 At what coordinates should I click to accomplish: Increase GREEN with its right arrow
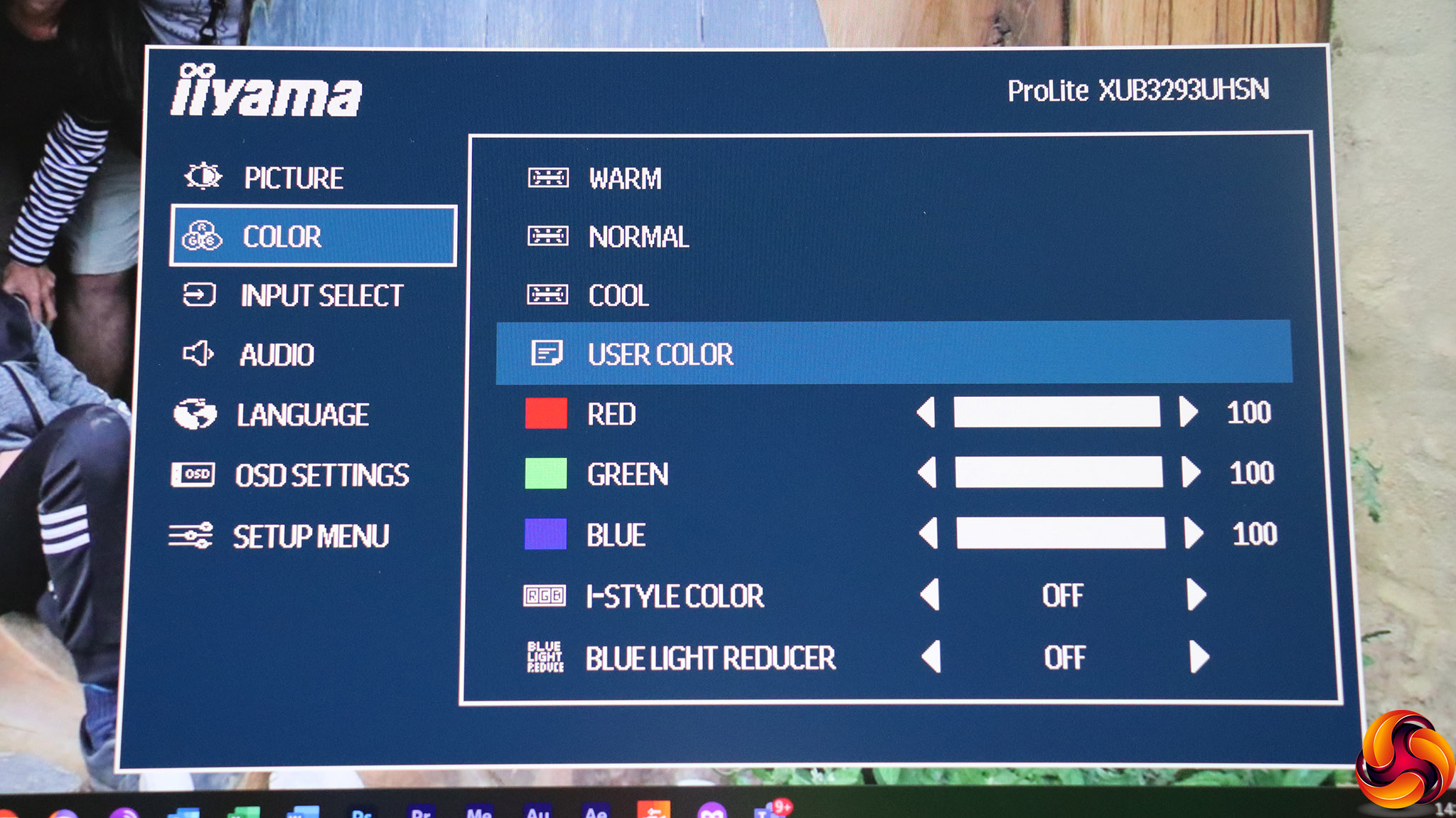tap(1191, 472)
